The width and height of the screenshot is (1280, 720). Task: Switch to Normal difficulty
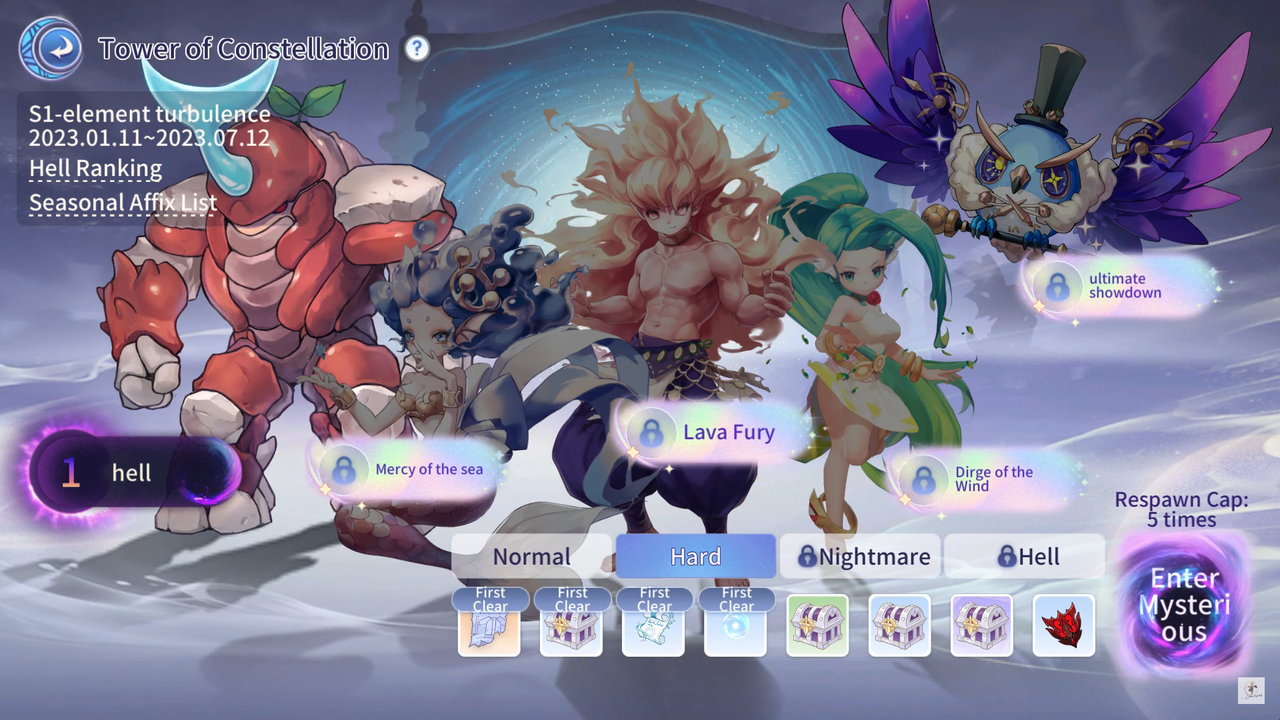click(531, 557)
